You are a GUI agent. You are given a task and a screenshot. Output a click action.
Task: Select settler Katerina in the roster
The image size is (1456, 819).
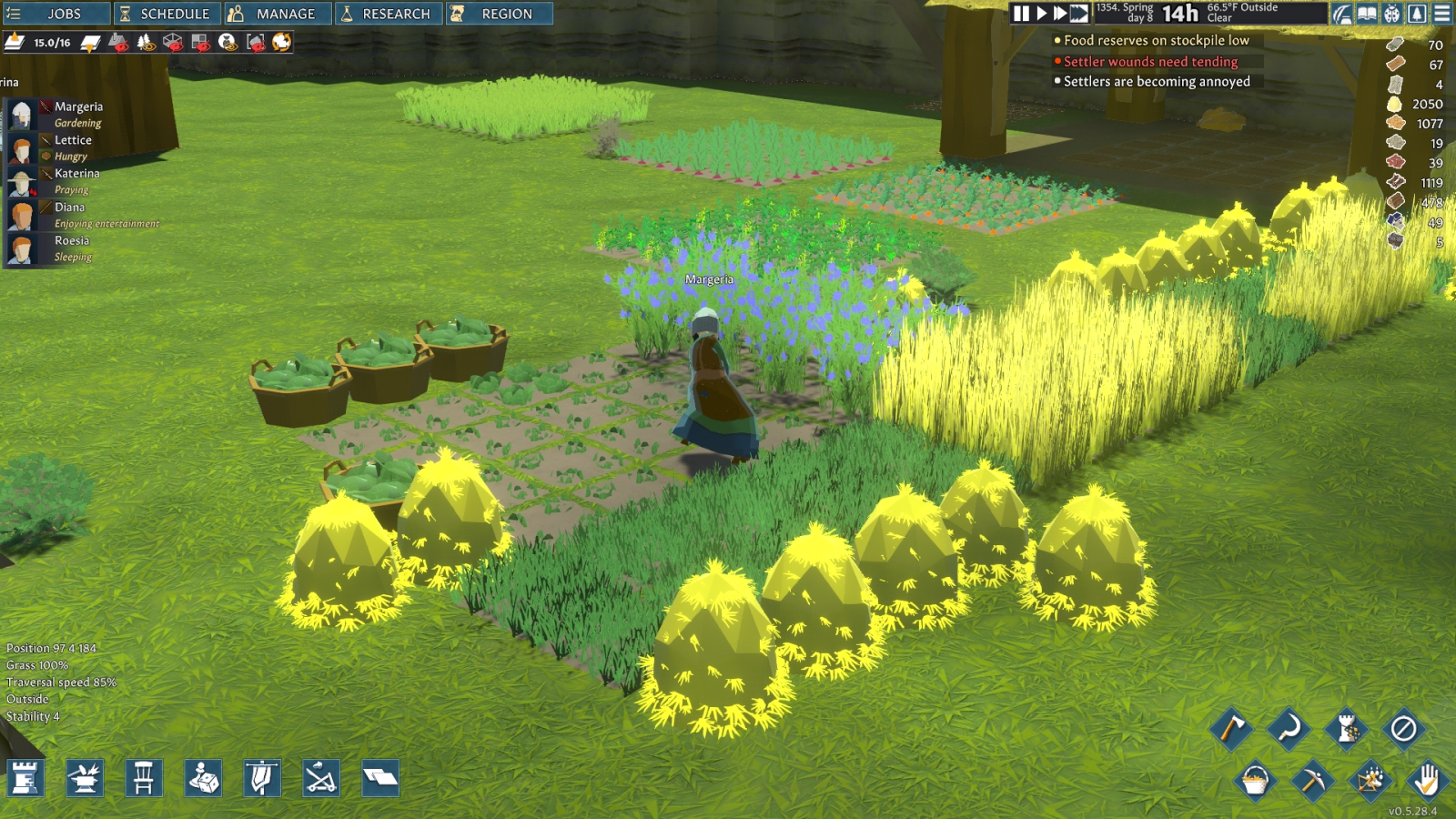(x=76, y=173)
